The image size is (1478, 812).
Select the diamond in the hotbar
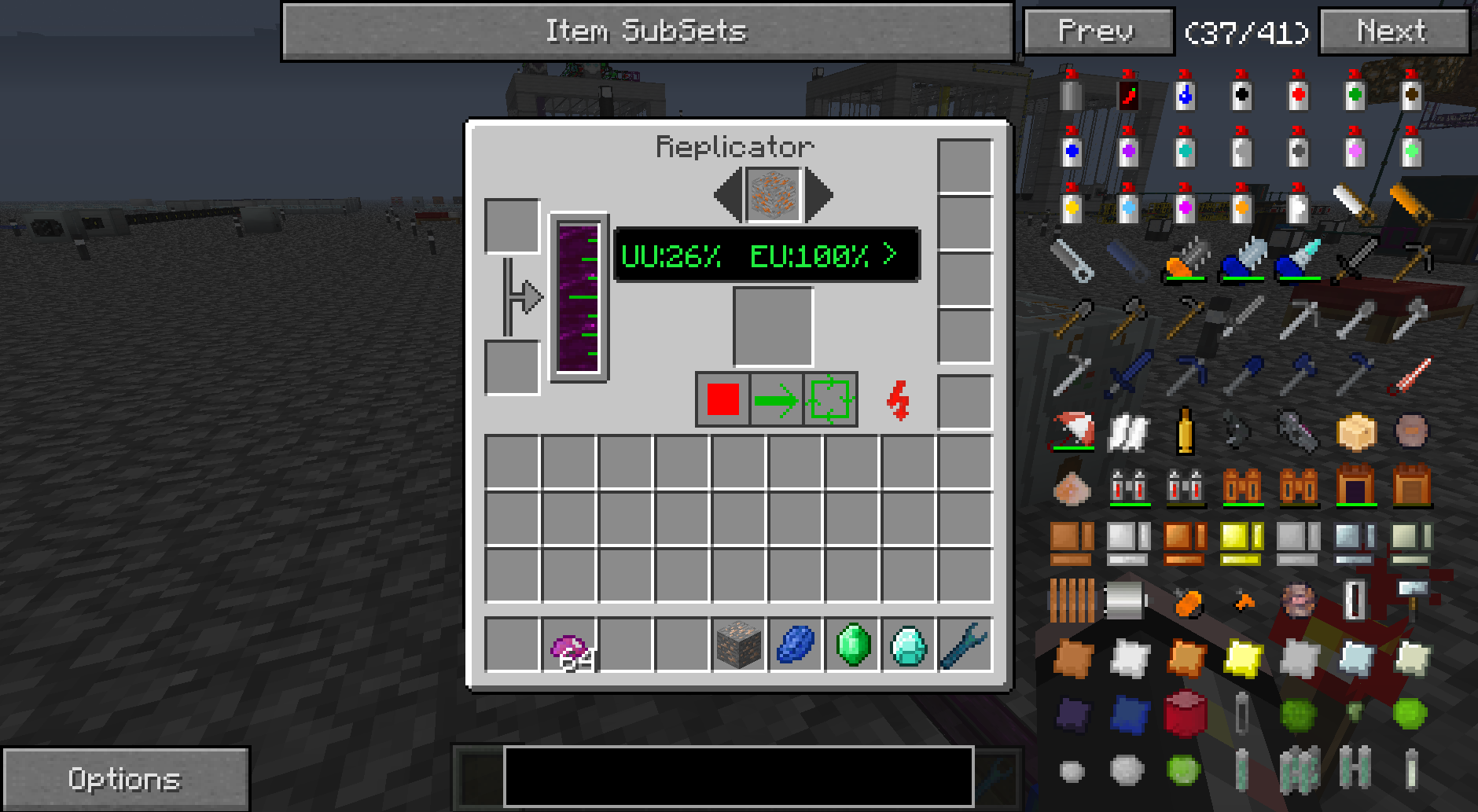909,645
